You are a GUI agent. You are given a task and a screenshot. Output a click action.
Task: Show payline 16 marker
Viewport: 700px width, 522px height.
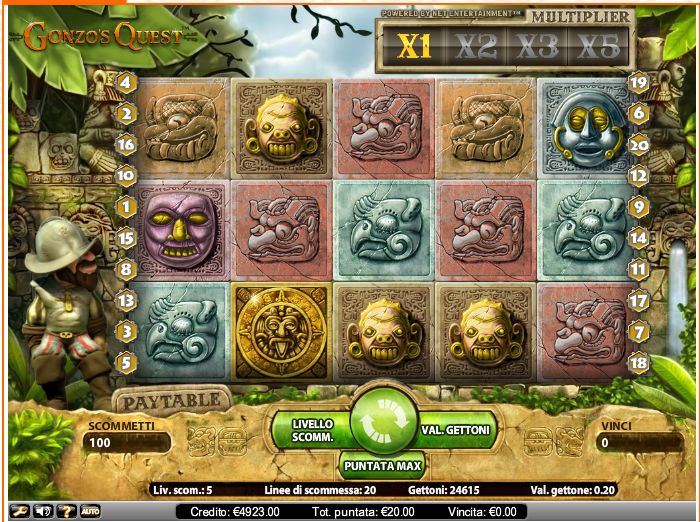click(126, 144)
